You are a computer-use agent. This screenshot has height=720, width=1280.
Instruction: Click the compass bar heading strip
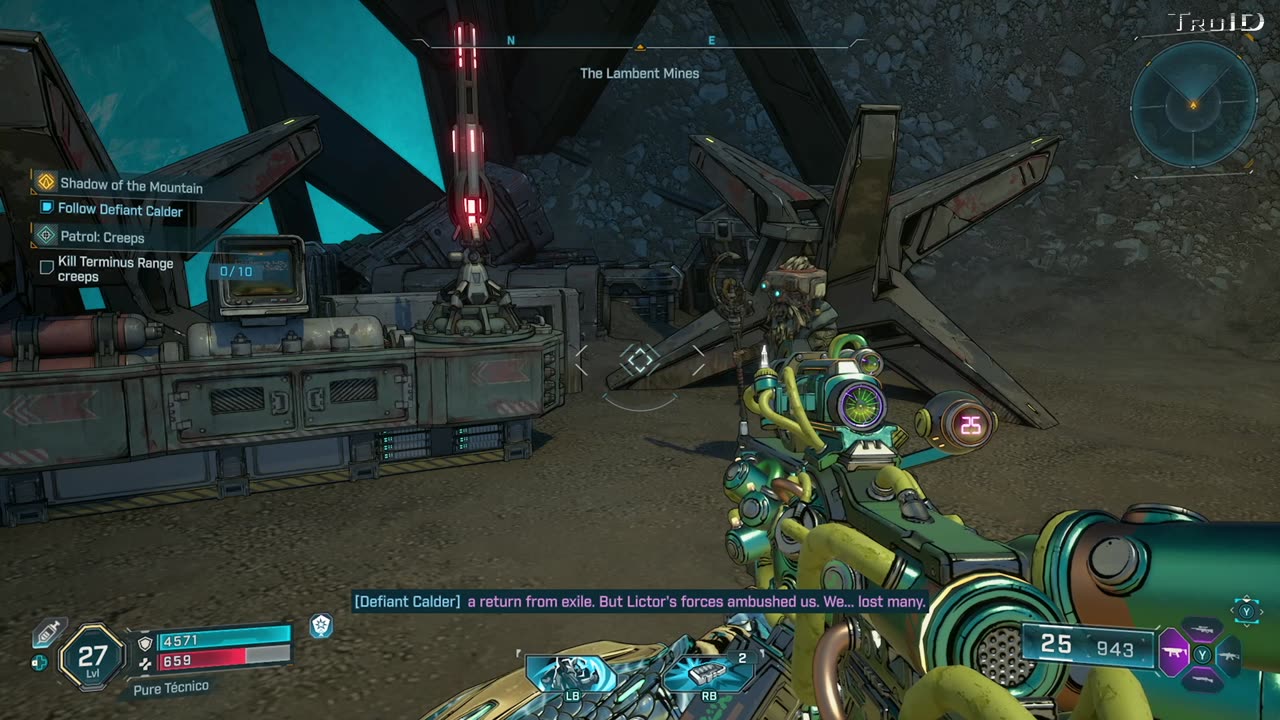tap(639, 43)
